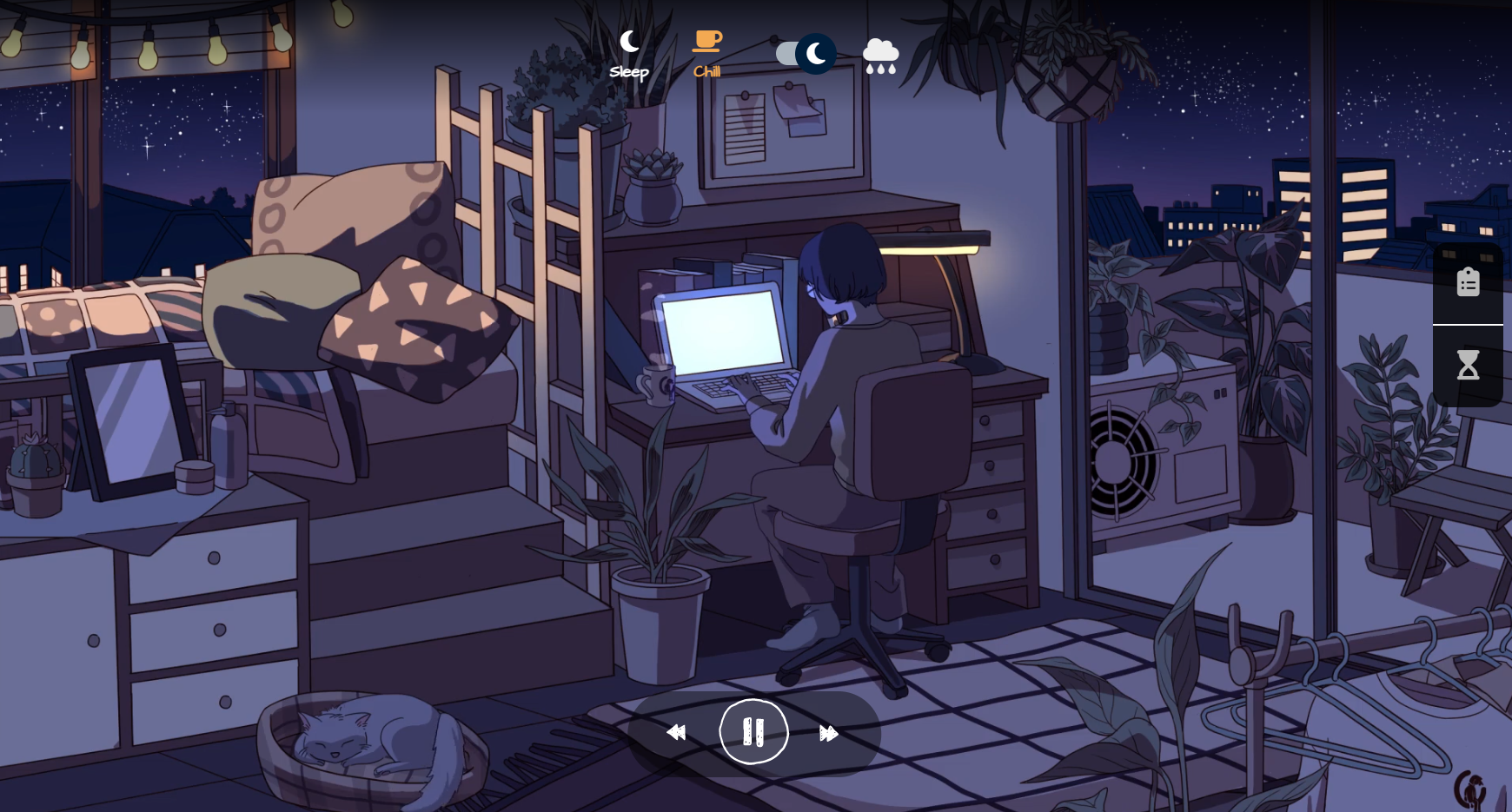Screen dimensions: 1512x812
Task: Open the pomodoro timer panel
Action: [x=1469, y=365]
